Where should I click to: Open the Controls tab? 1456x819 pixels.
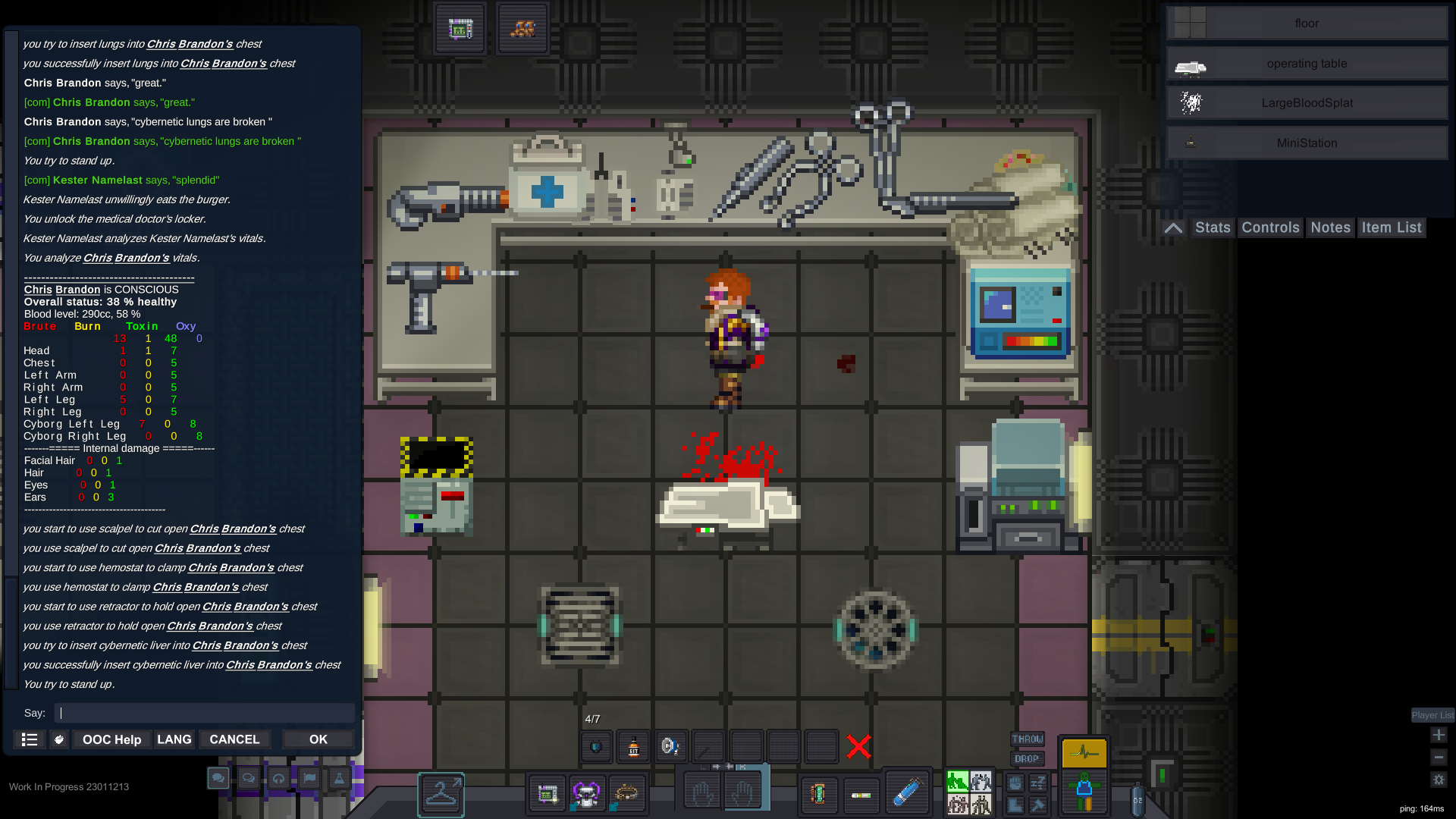tap(1269, 227)
